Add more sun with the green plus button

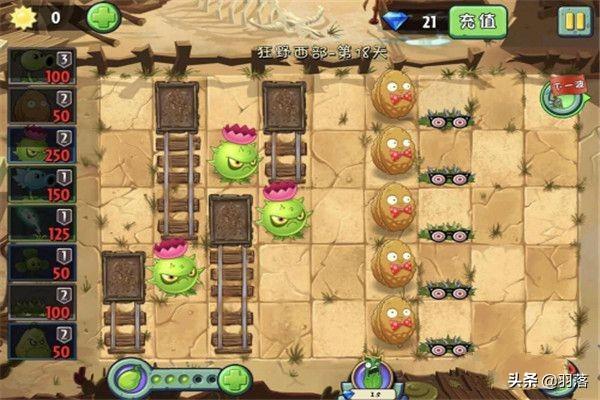point(103,17)
